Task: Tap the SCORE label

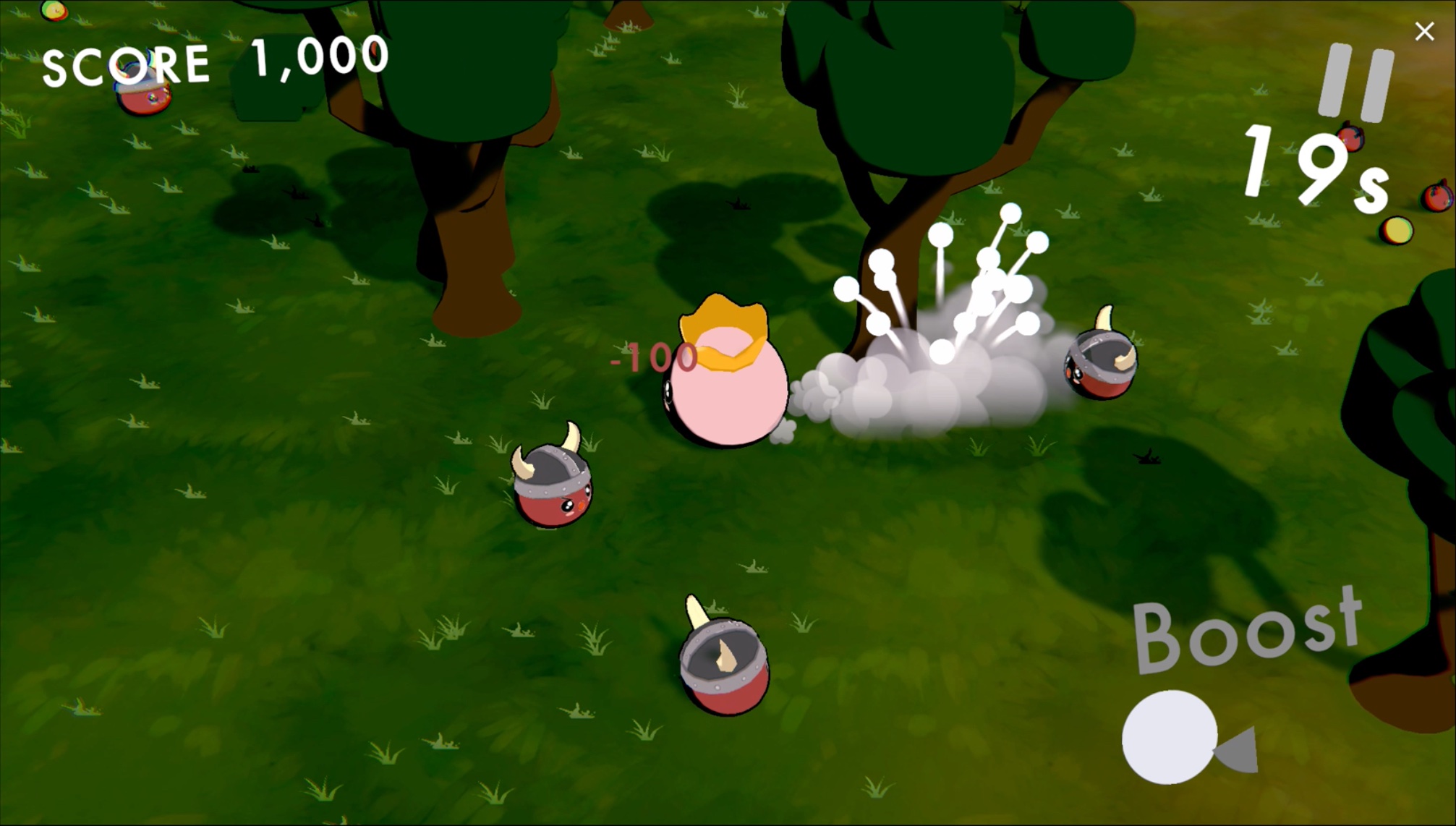Action: [x=124, y=61]
